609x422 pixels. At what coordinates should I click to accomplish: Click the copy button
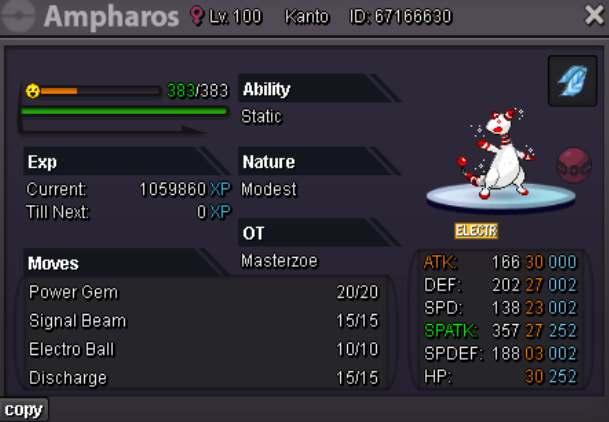(x=23, y=410)
